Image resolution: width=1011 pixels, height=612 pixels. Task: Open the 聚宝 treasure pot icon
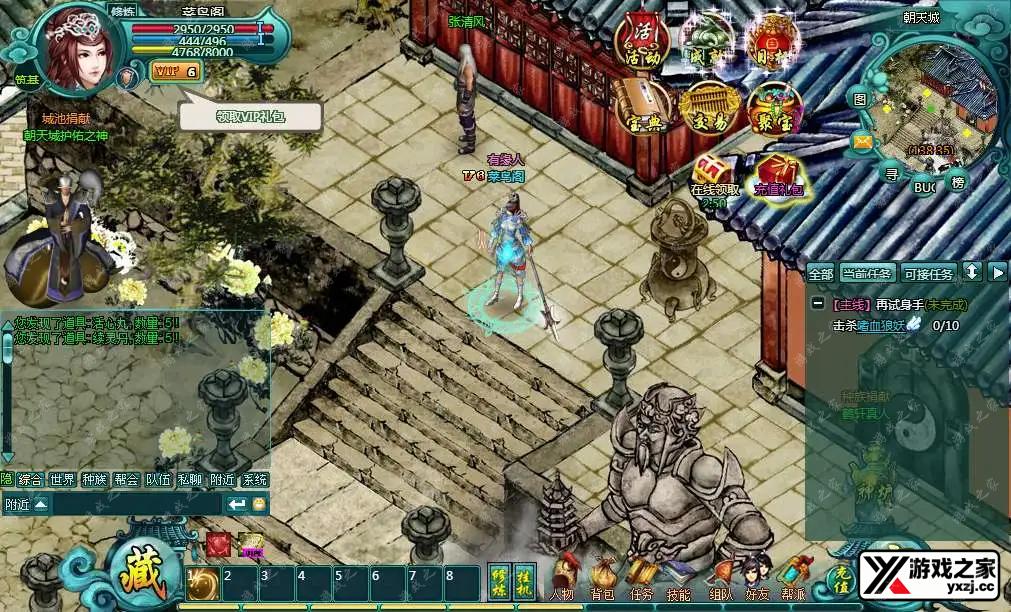coord(773,107)
